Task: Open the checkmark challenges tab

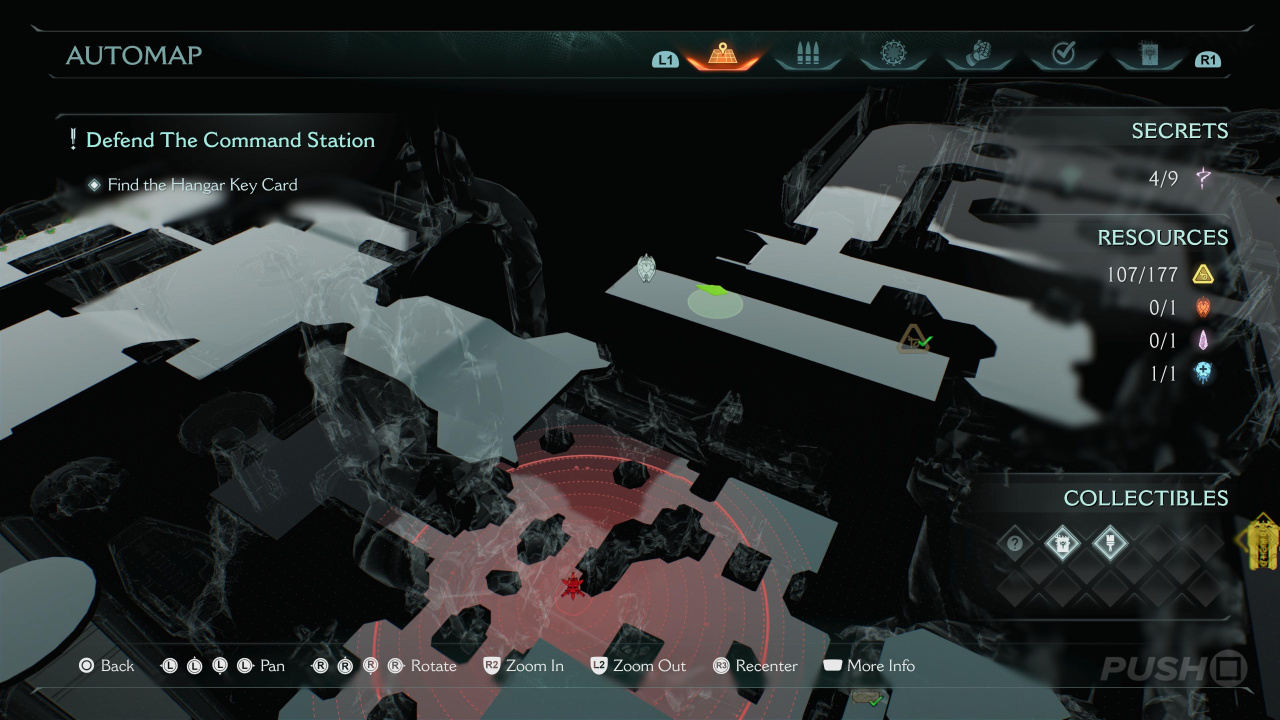Action: point(1063,55)
